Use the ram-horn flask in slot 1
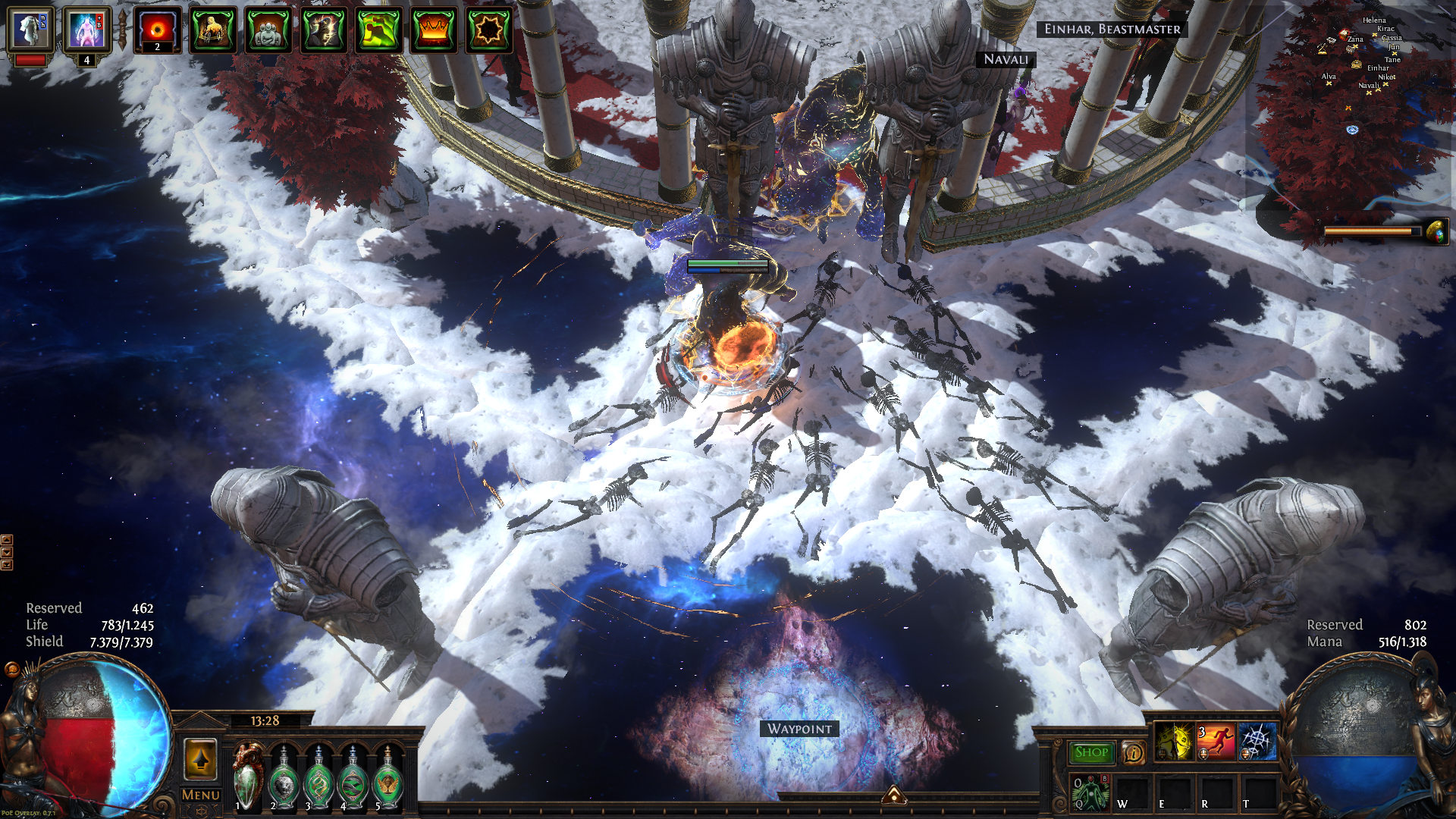Image resolution: width=1456 pixels, height=819 pixels. click(x=247, y=778)
